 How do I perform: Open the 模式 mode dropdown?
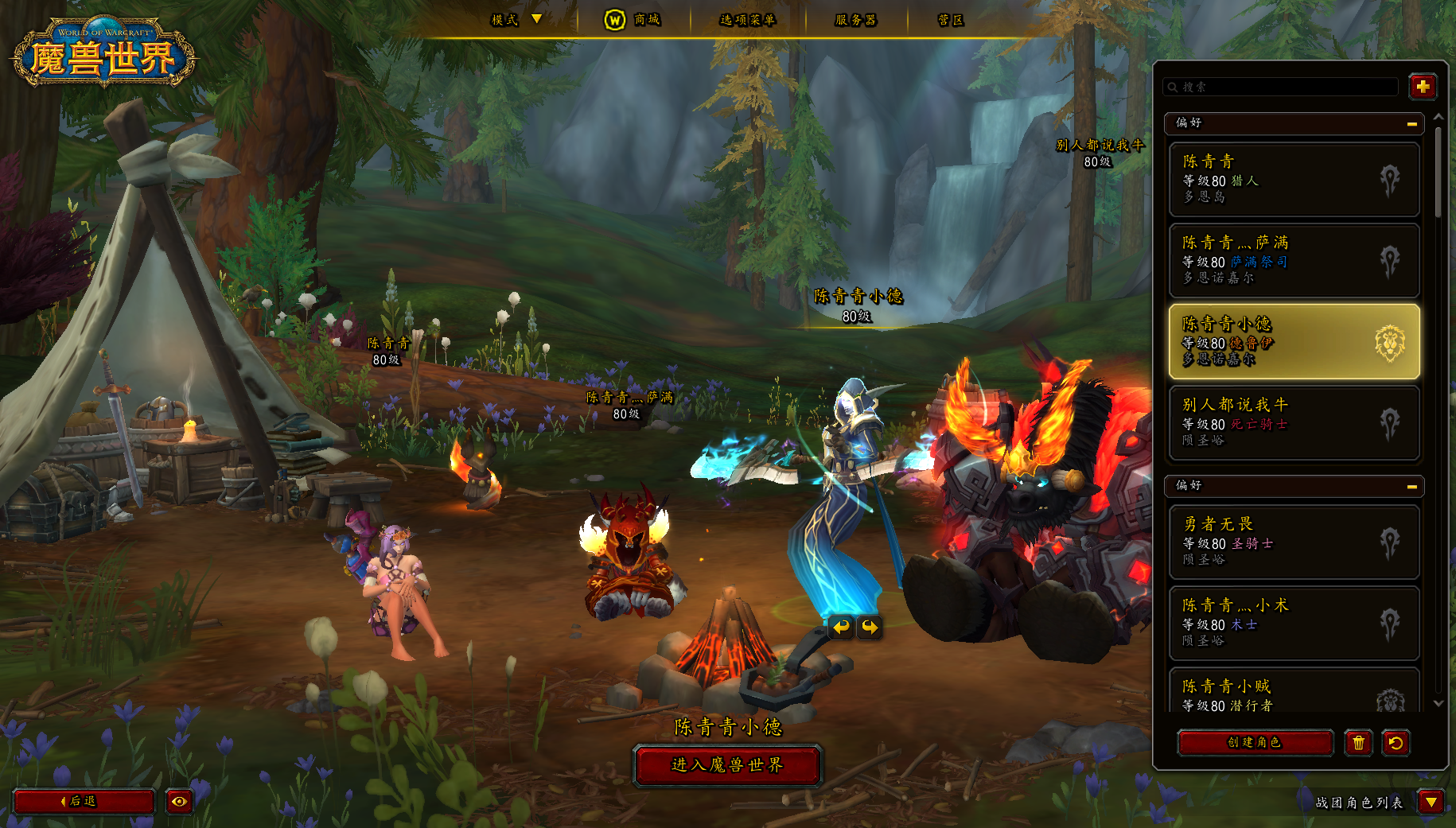tap(516, 20)
